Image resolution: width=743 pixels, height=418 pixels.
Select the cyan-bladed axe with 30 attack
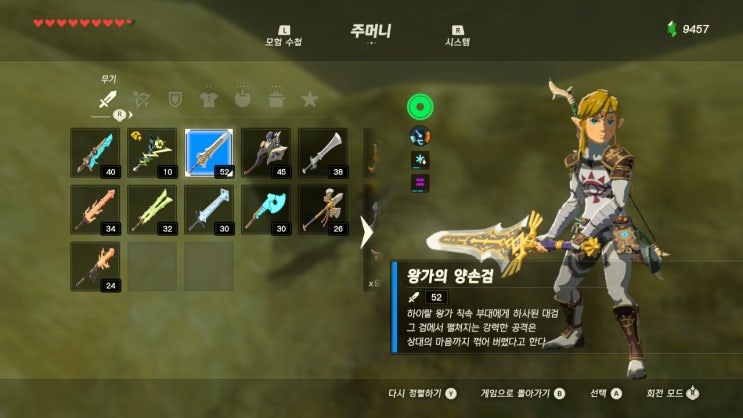[266, 209]
